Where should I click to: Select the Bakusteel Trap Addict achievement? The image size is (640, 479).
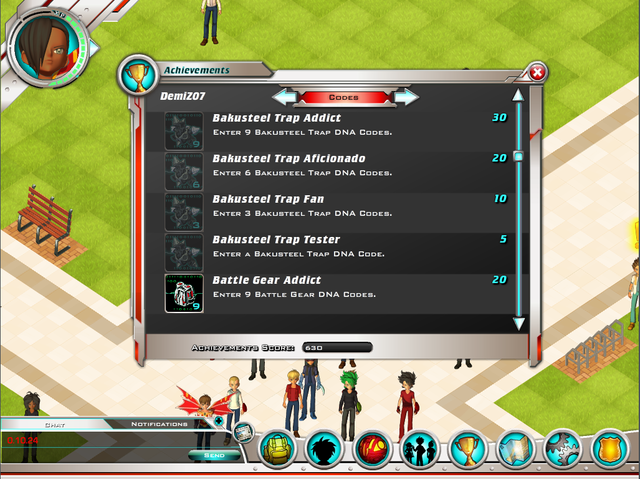(340, 130)
